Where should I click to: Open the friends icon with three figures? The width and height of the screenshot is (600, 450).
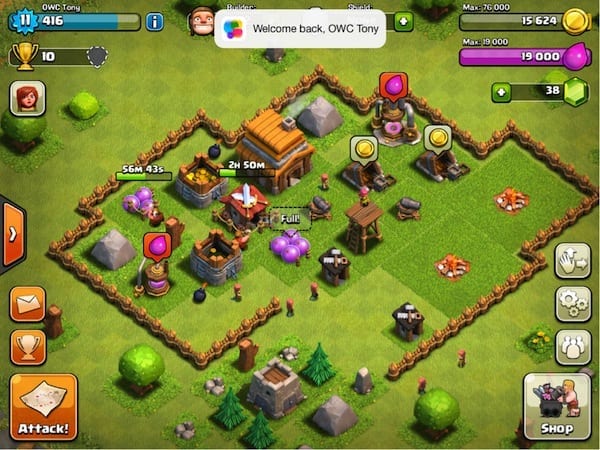click(x=571, y=345)
